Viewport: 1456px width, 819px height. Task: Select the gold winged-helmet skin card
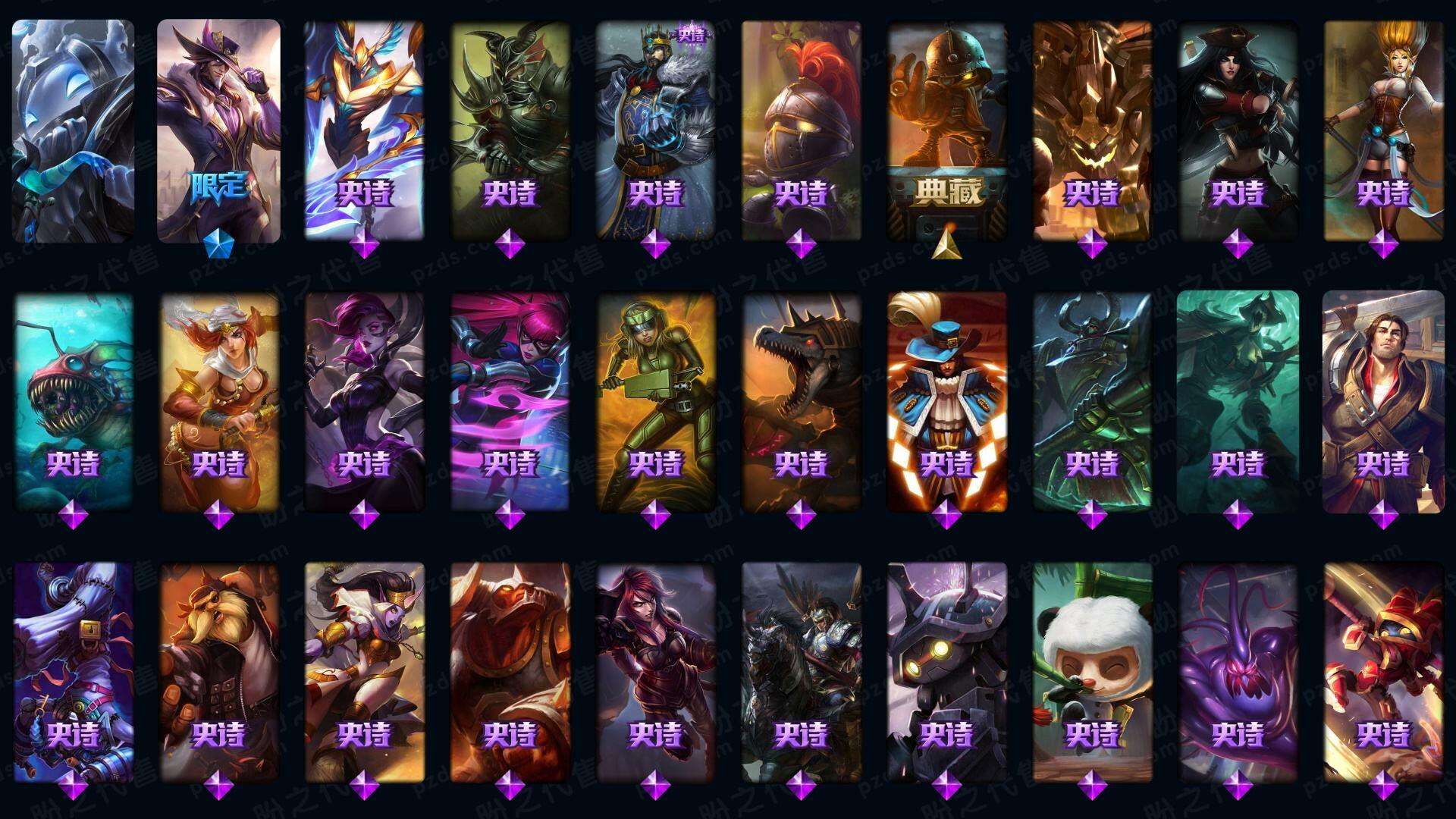pos(364,129)
